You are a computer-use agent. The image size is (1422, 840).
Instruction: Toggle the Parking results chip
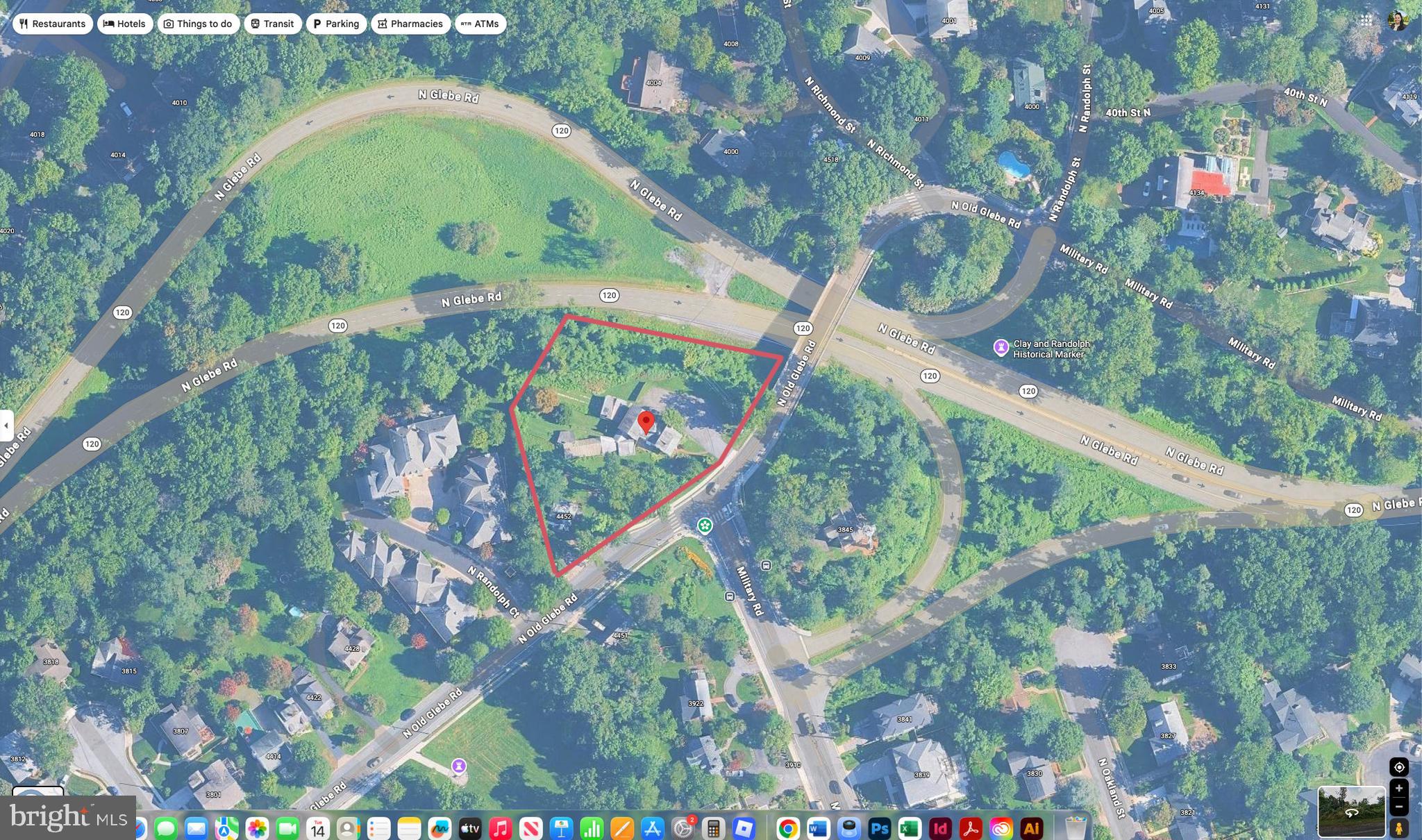click(x=336, y=23)
